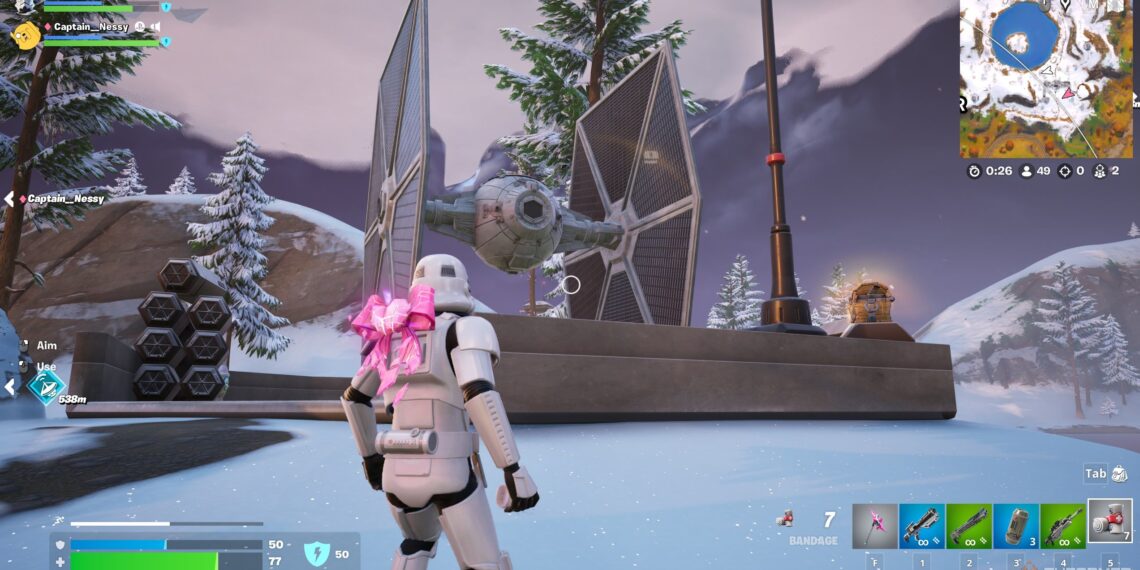Image resolution: width=1140 pixels, height=570 pixels.
Task: Choose the bandage slot in the hotbar
Action: coord(1110,522)
